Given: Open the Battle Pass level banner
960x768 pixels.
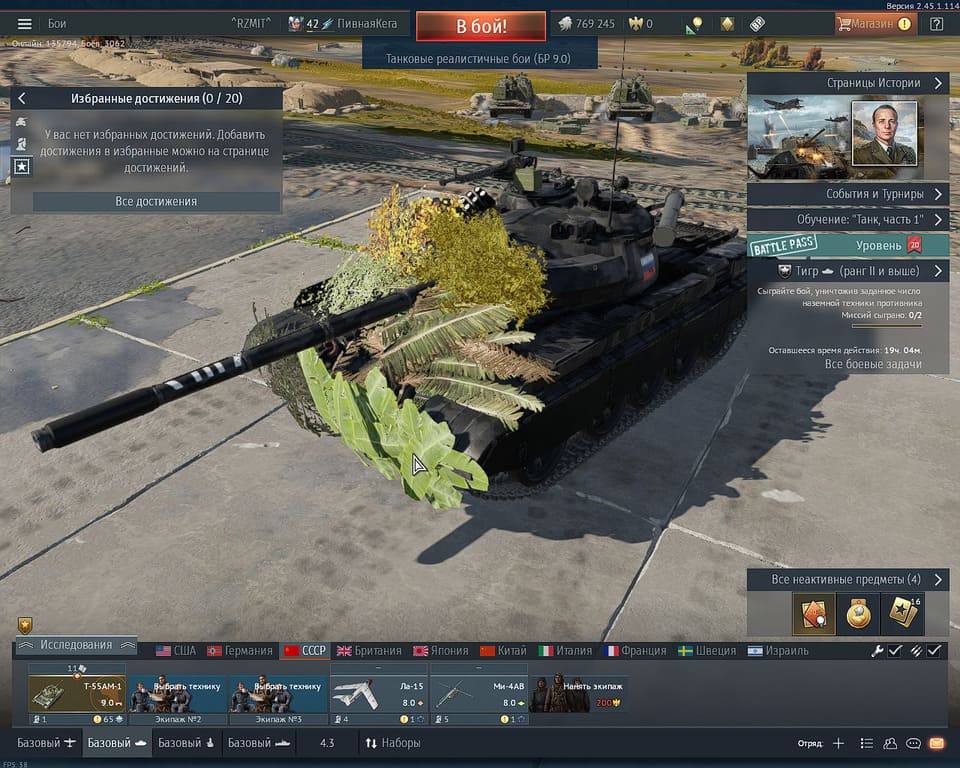Looking at the screenshot, I should pyautogui.click(x=848, y=245).
